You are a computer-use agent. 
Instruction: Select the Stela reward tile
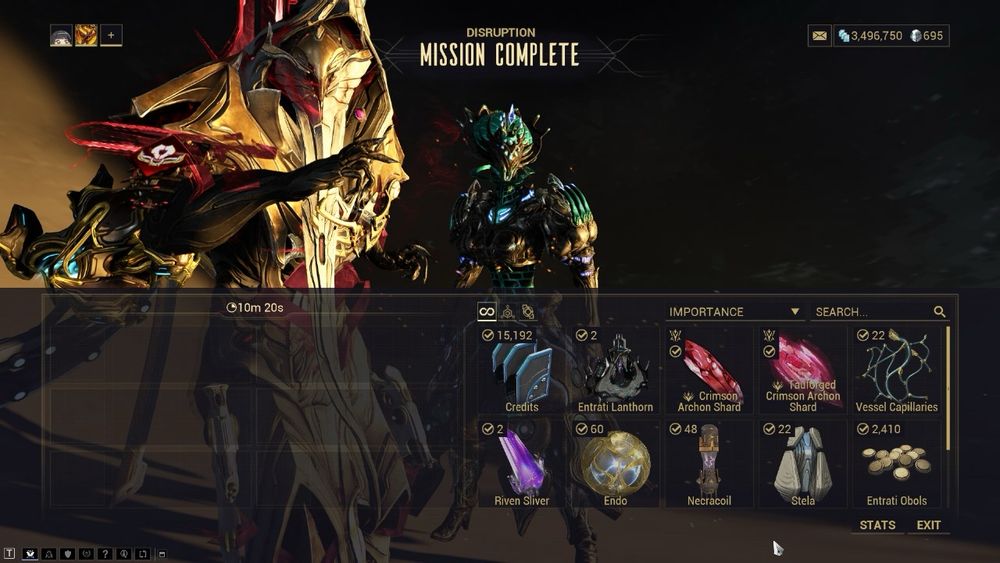(803, 464)
